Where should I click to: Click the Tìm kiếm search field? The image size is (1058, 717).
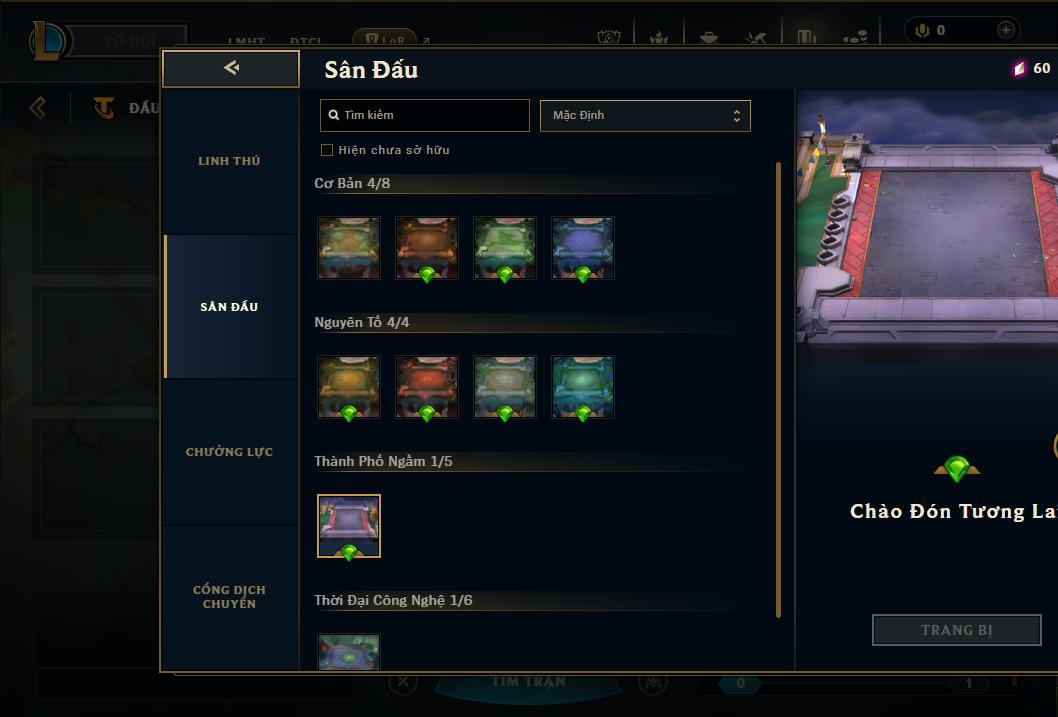click(x=425, y=115)
